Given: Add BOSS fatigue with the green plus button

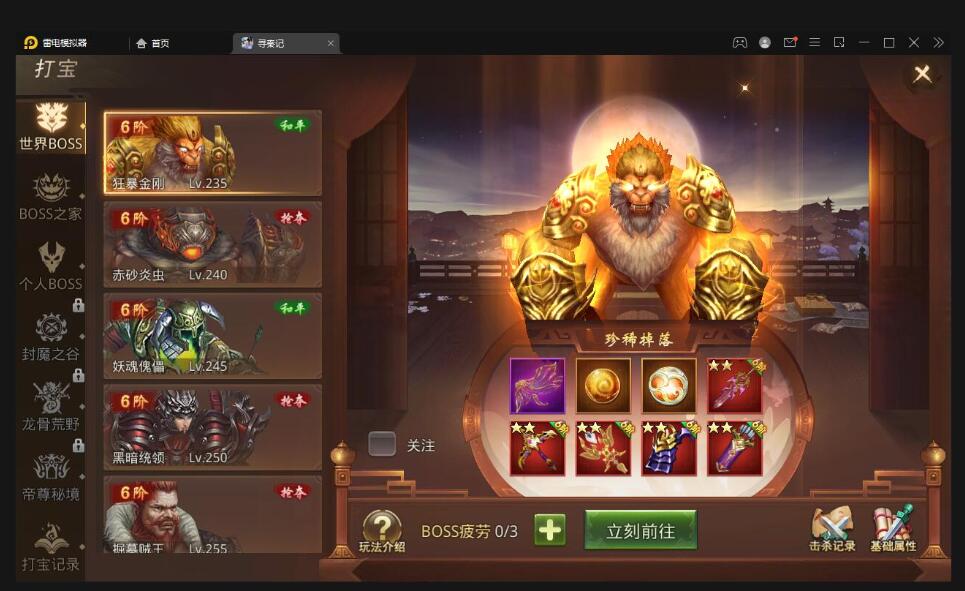Looking at the screenshot, I should (549, 530).
